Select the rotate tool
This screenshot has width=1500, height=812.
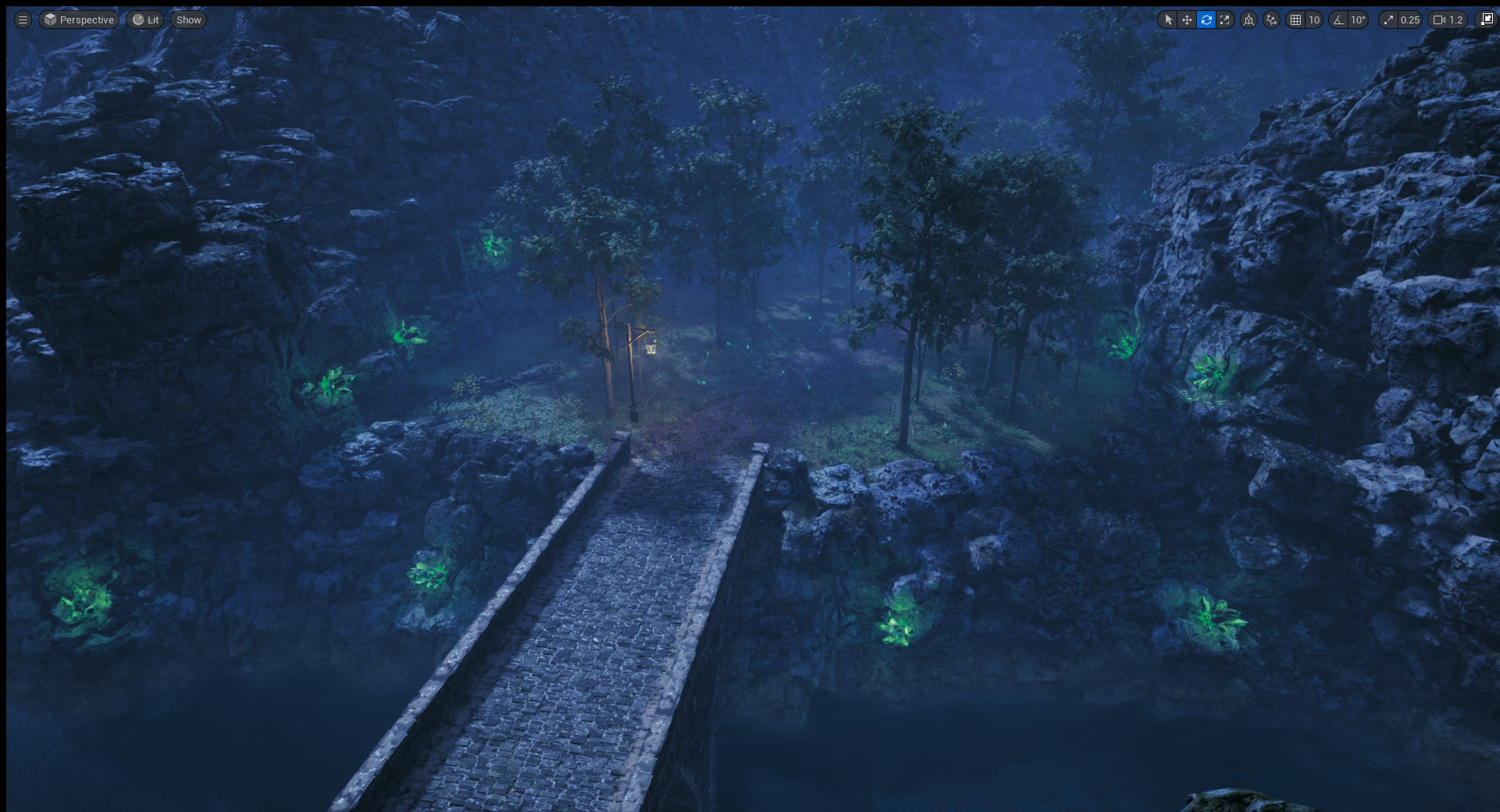tap(1206, 20)
